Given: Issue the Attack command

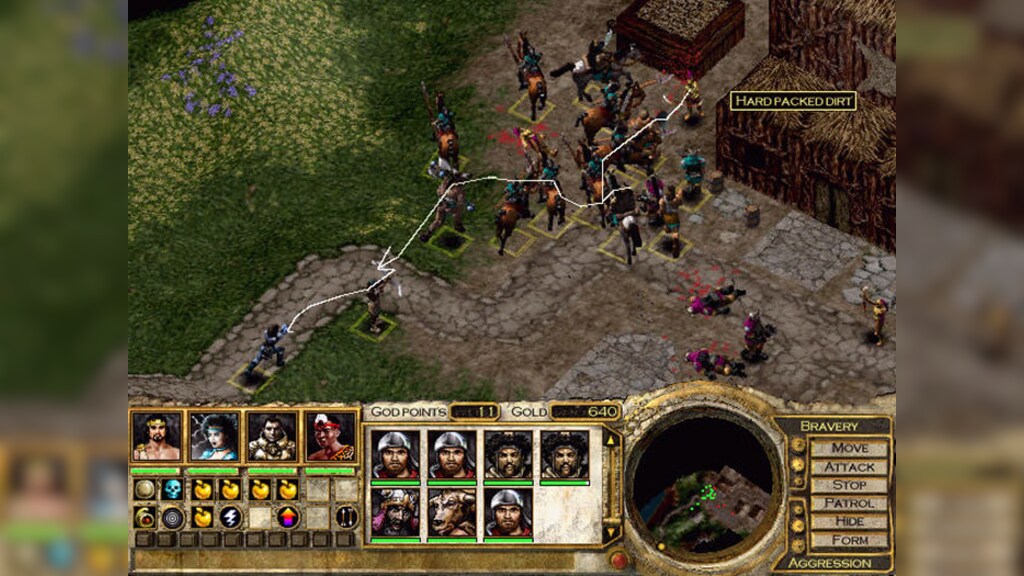Looking at the screenshot, I should 849,466.
